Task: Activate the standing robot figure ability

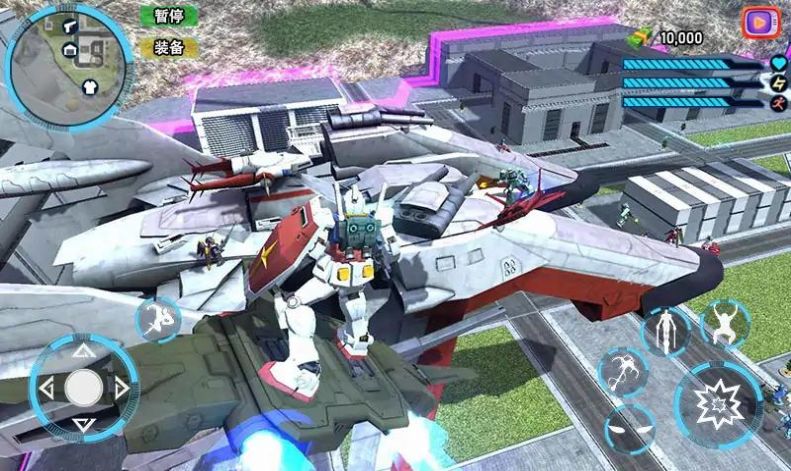Action: coord(665,331)
